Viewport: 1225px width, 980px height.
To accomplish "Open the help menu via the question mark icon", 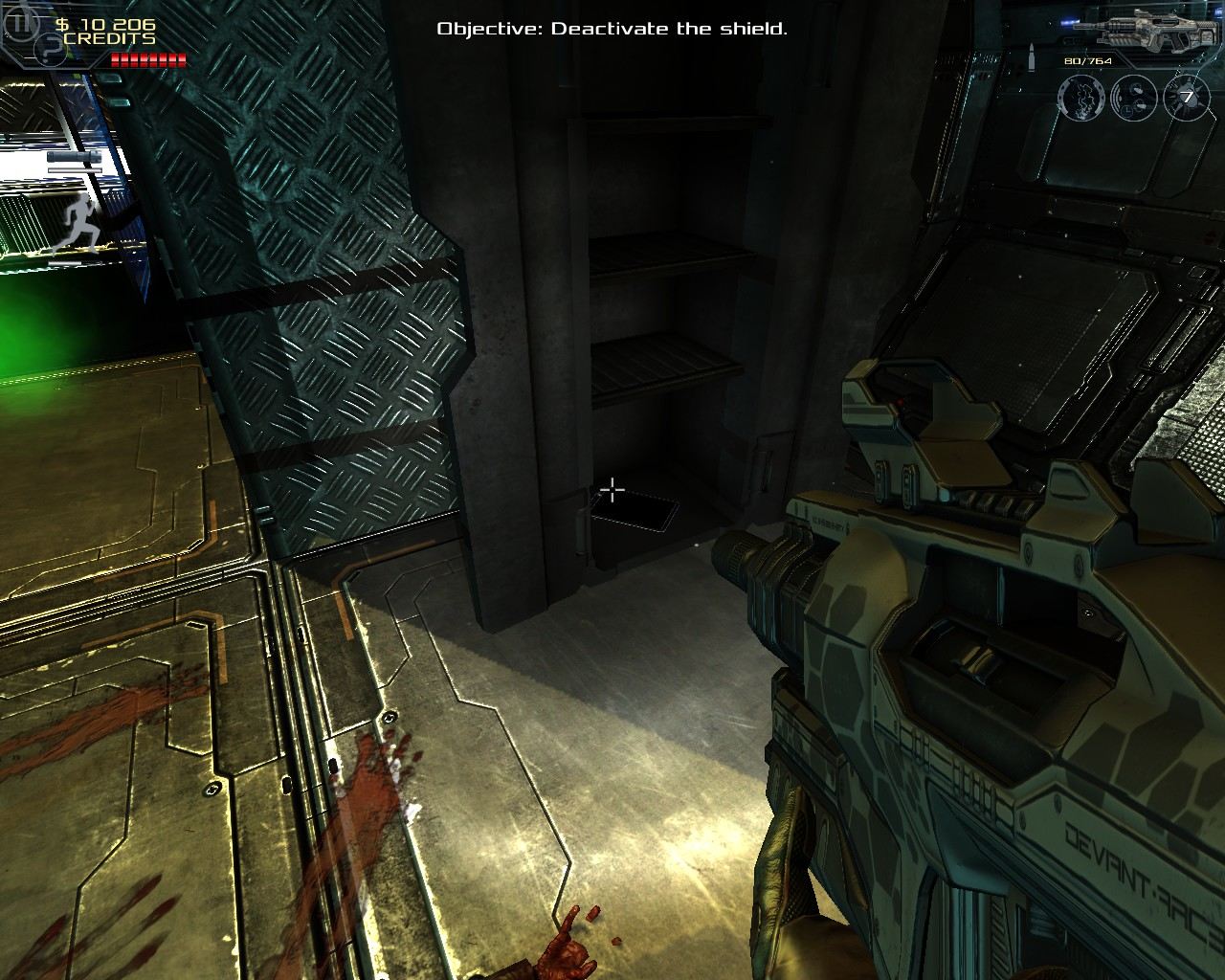I will [x=48, y=51].
